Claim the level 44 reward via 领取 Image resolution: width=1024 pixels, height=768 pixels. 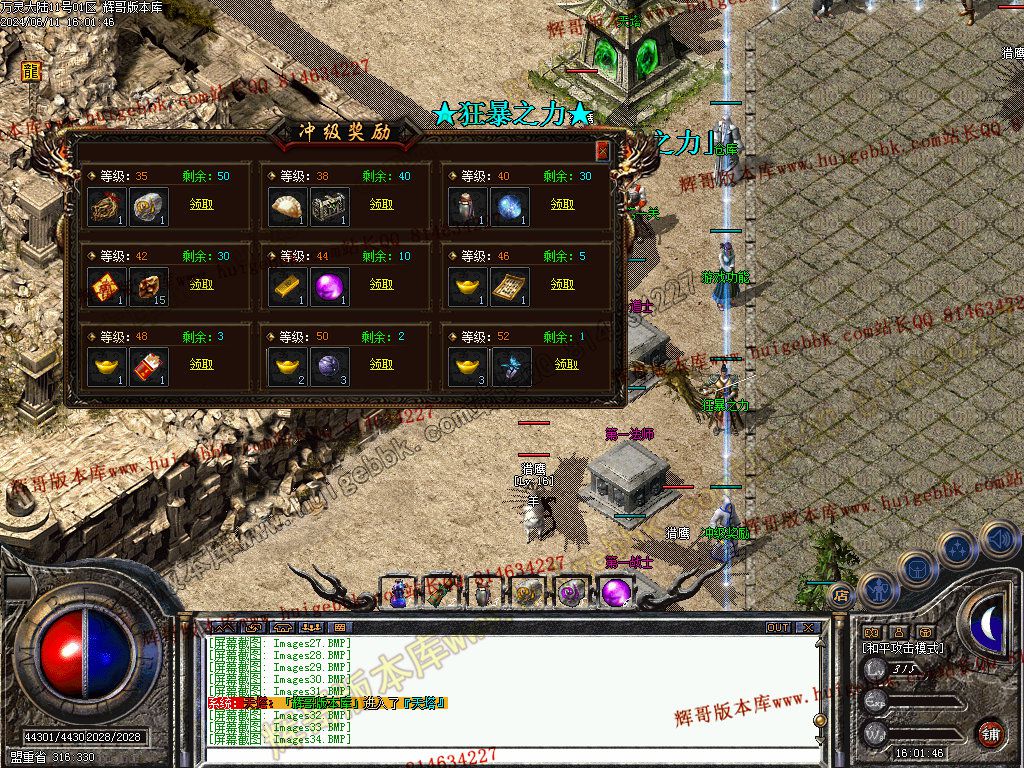(x=381, y=284)
